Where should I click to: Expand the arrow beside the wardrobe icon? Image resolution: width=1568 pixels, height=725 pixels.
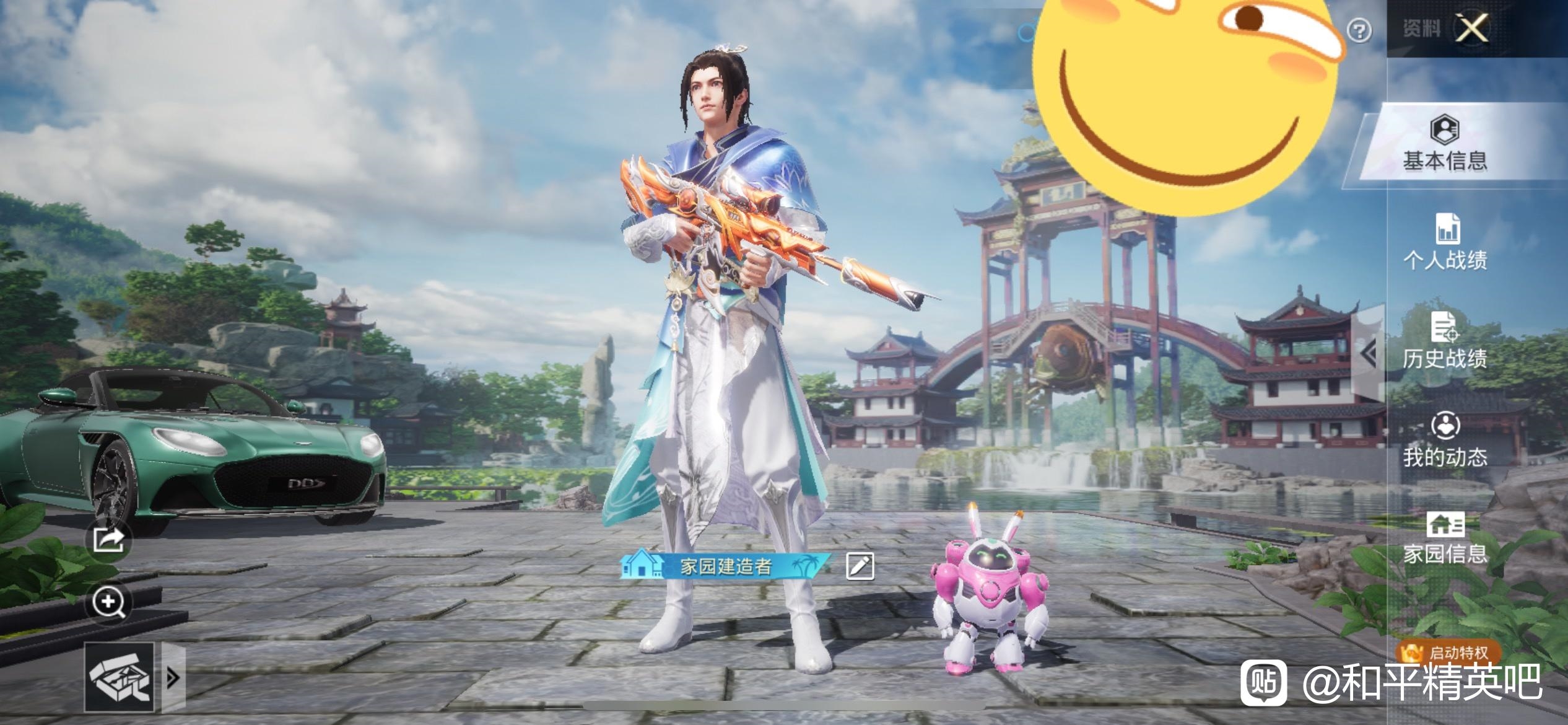[x=173, y=677]
